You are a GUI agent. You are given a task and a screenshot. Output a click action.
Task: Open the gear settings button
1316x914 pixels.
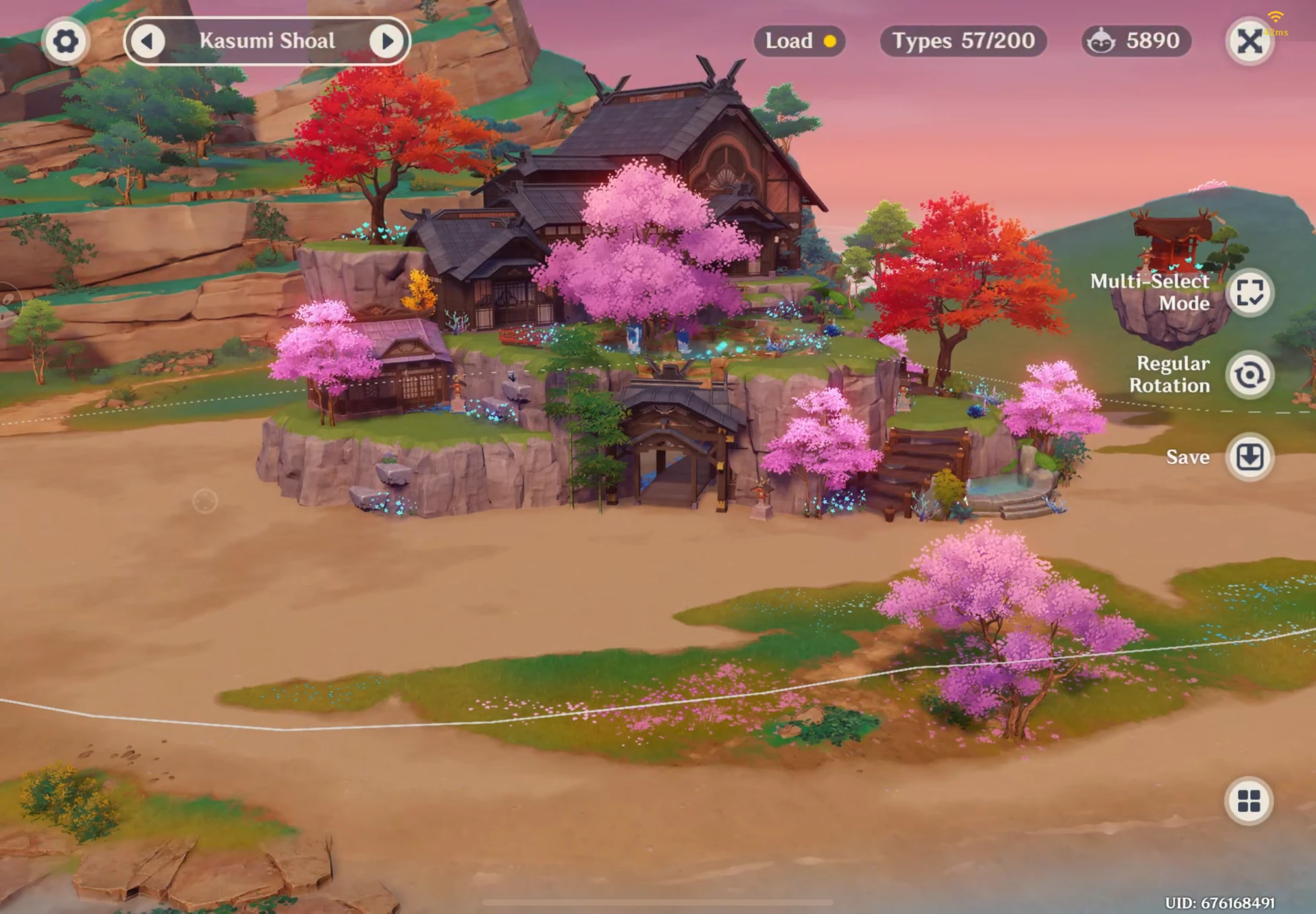click(65, 41)
